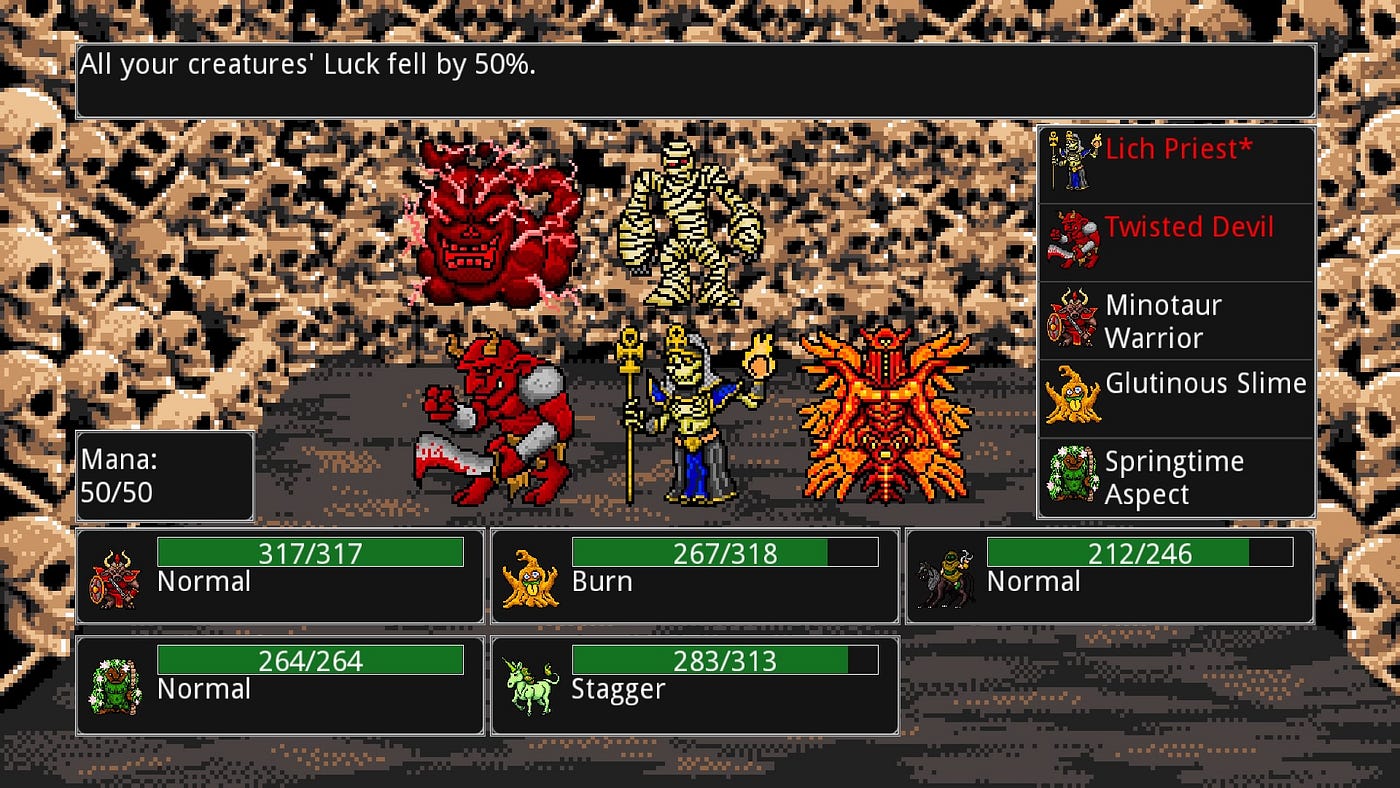Choose the burning slime's party panel
This screenshot has width=1400, height=788.
click(x=694, y=576)
